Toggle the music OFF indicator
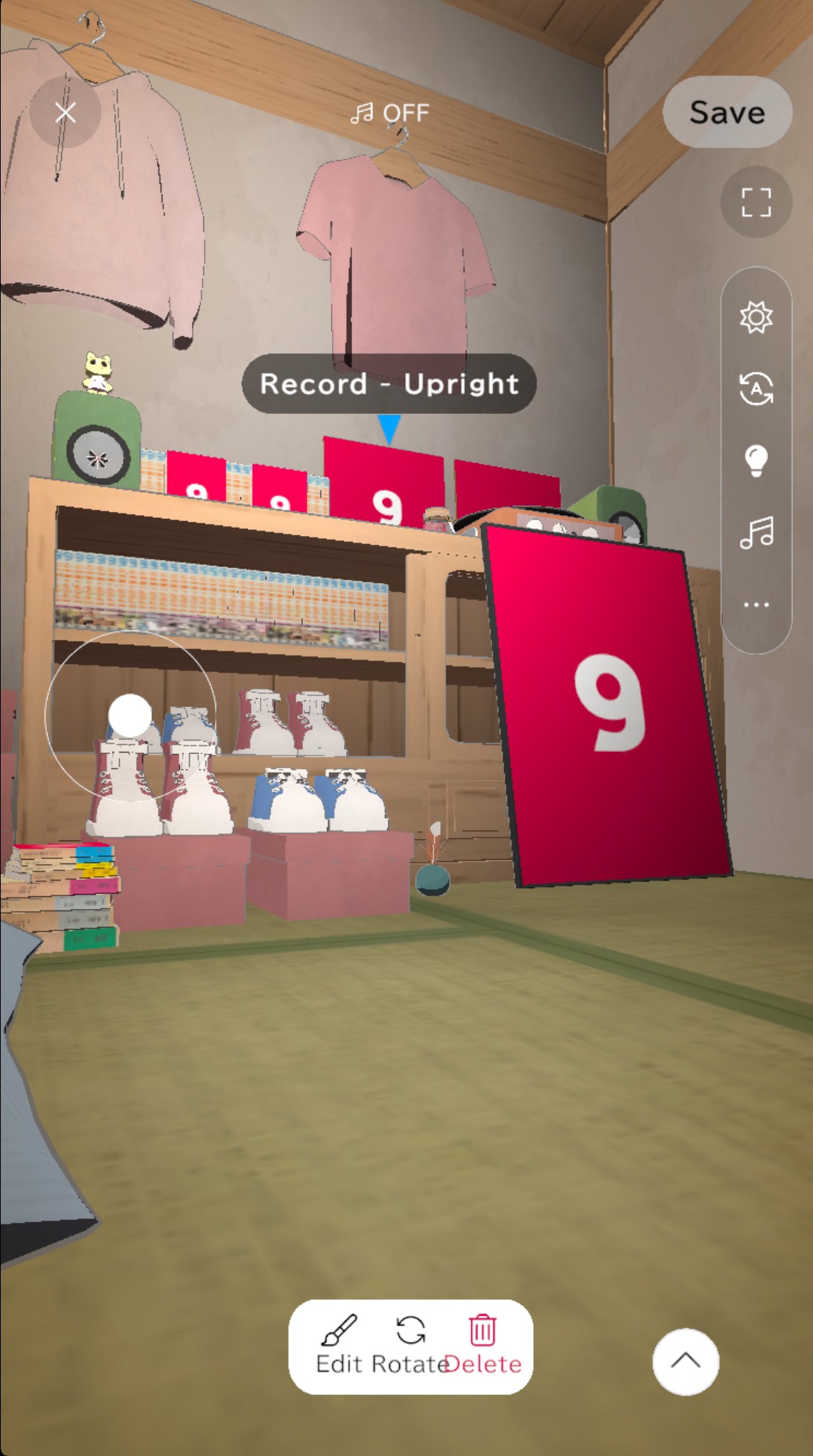The height and width of the screenshot is (1456, 813). tap(390, 113)
